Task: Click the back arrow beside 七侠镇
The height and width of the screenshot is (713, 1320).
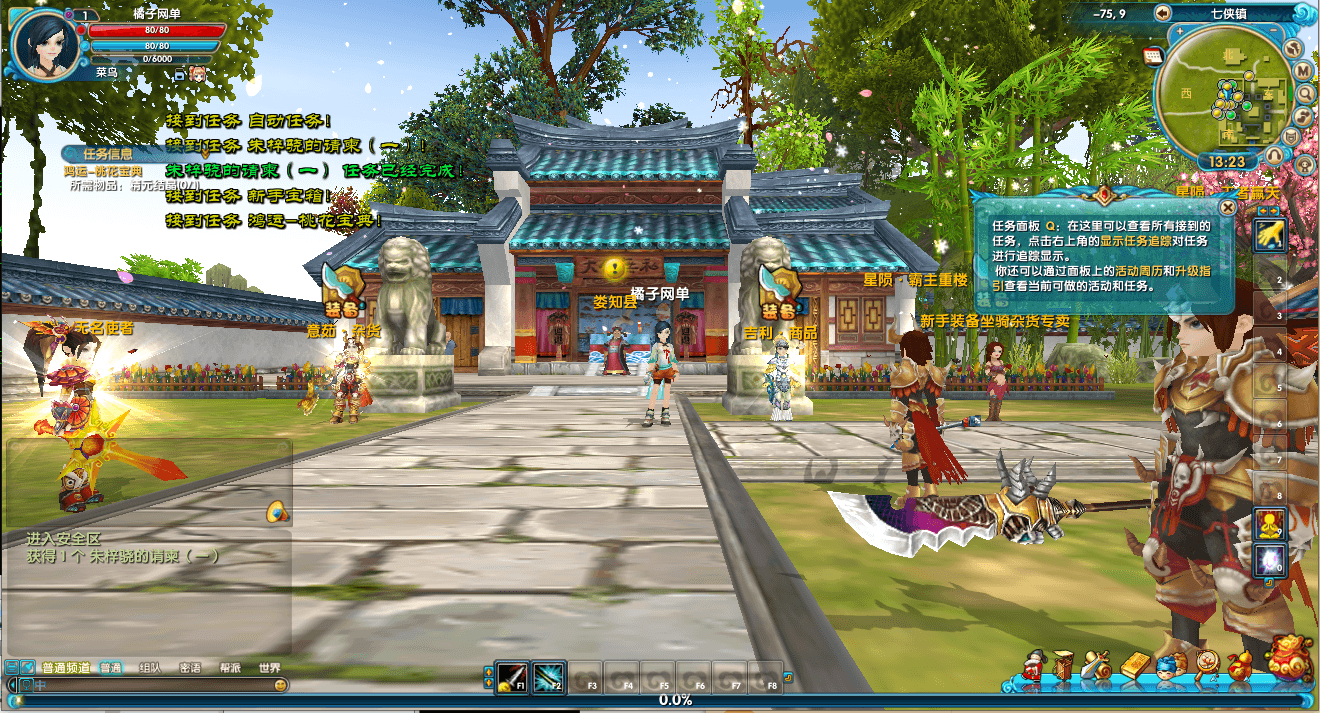Action: click(x=1162, y=13)
